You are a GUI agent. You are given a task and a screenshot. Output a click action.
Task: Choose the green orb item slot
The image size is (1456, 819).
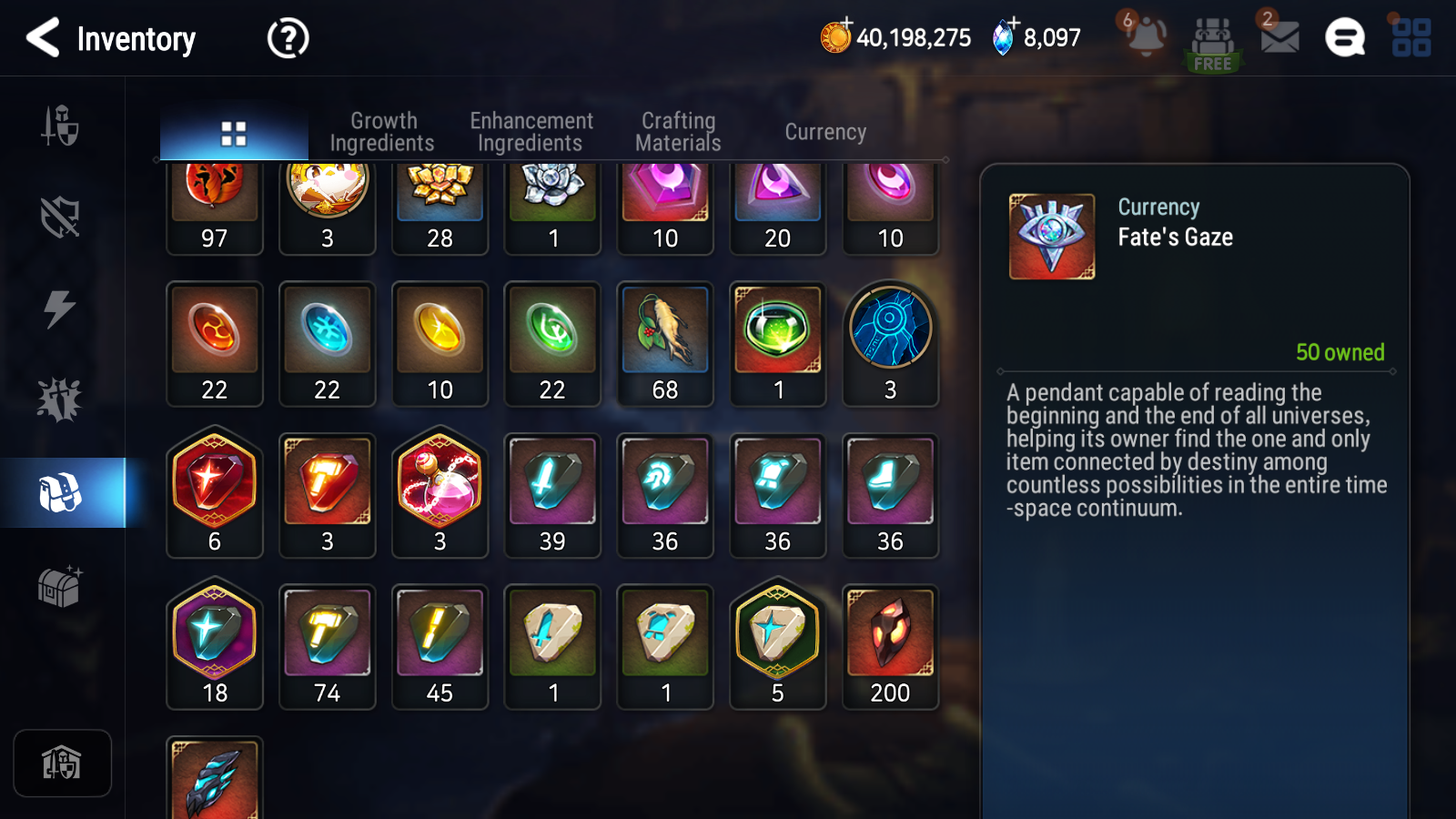(778, 344)
